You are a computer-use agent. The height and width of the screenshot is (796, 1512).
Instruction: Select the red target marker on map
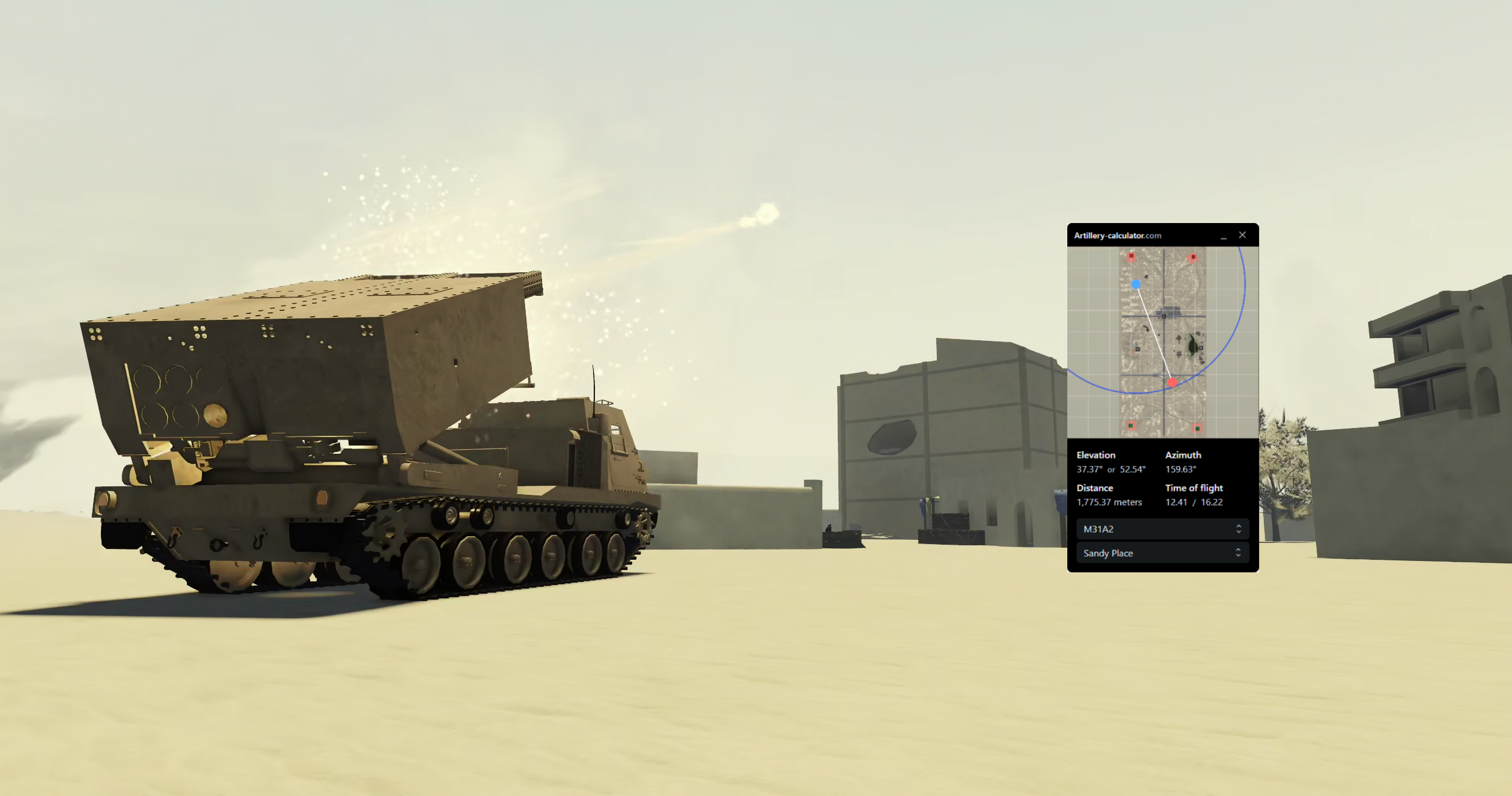[x=1172, y=382]
